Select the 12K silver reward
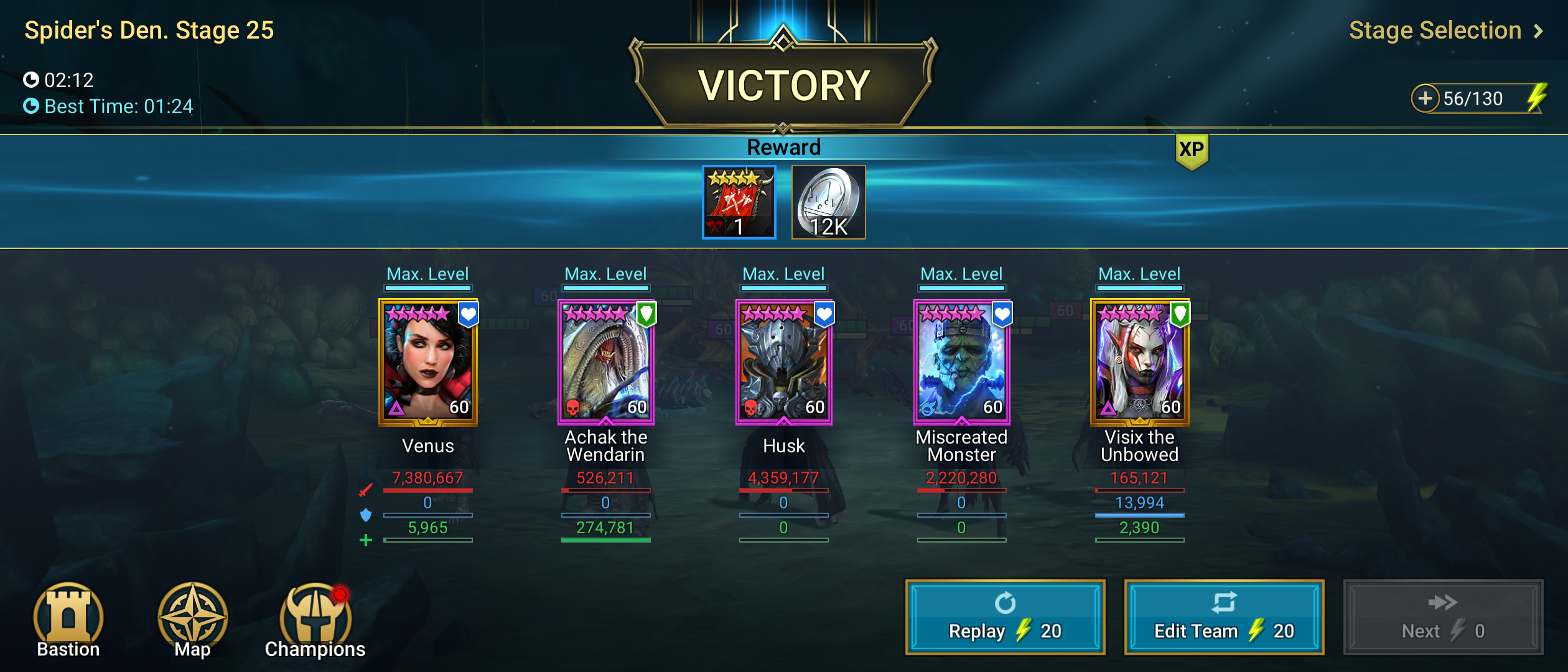 pyautogui.click(x=828, y=203)
